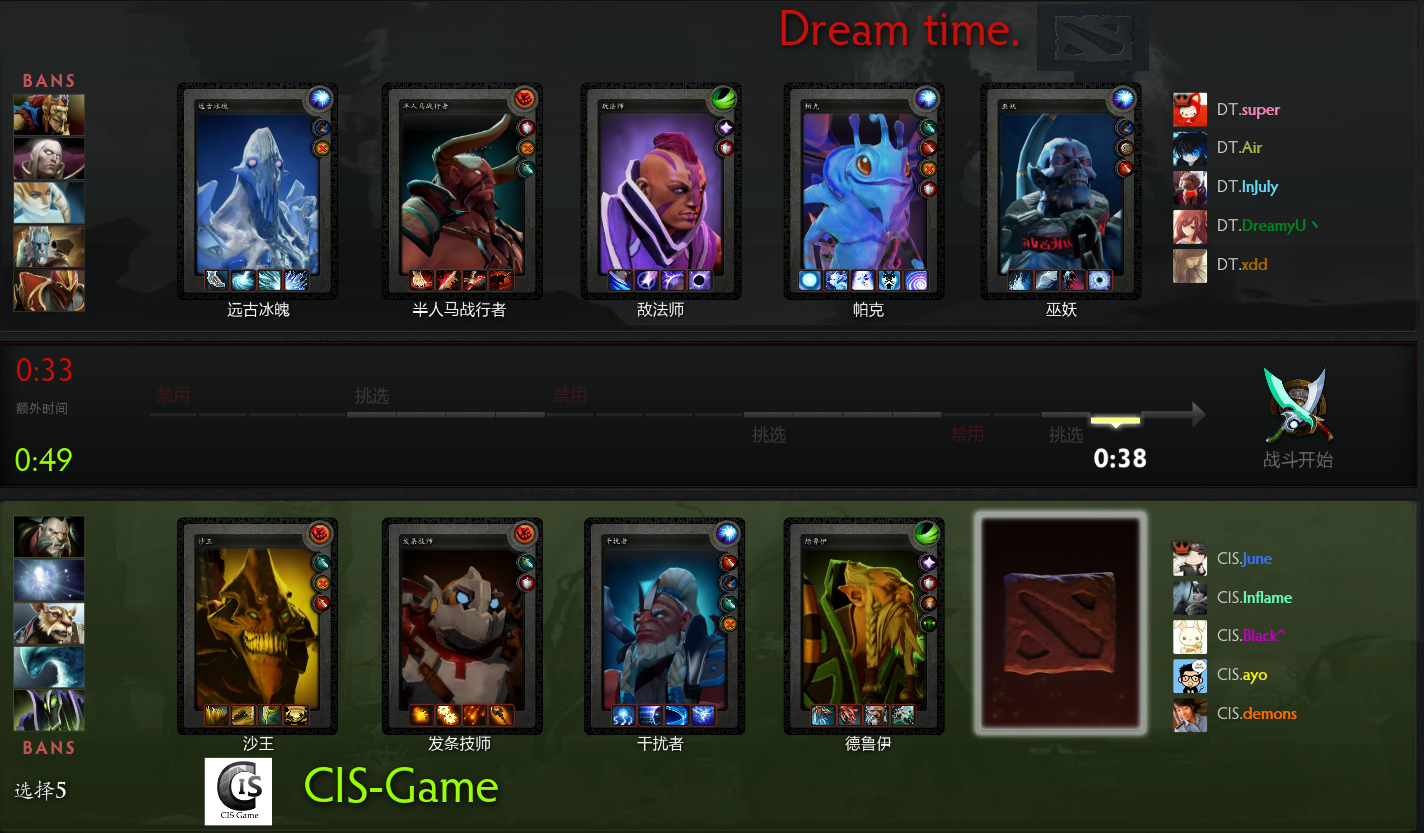
Task: Open the 沙王 hero card
Action: pos(258,626)
